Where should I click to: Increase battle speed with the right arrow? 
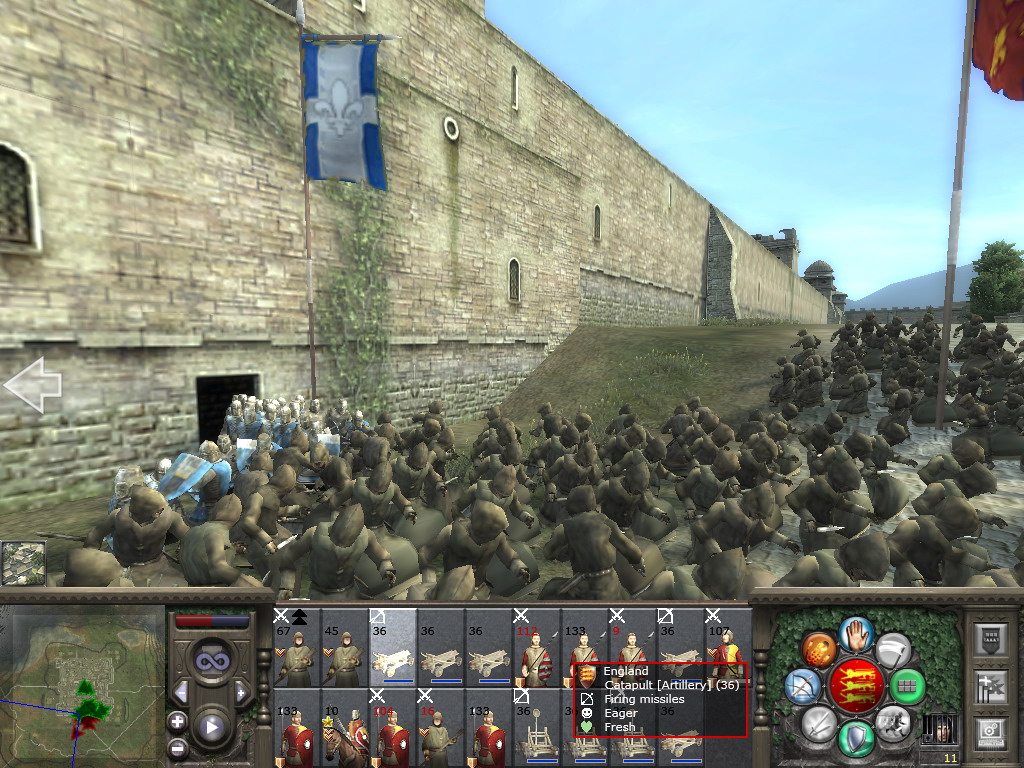click(241, 692)
